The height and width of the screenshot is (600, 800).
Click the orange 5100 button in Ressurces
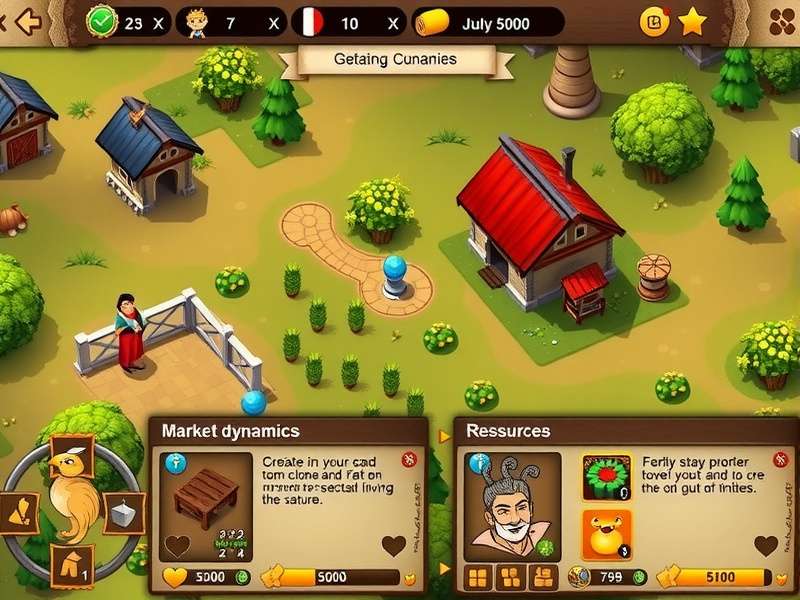(720, 577)
